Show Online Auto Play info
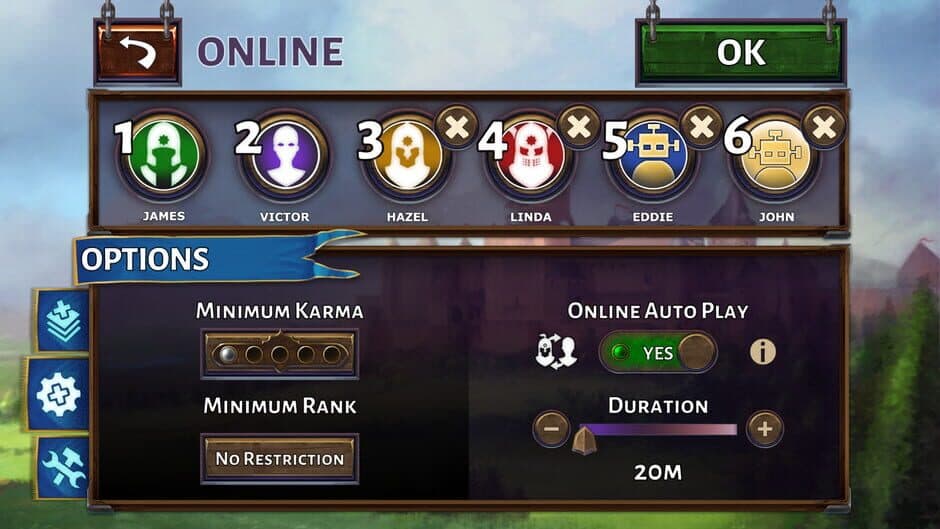Screen dimensions: 940x529 763,352
